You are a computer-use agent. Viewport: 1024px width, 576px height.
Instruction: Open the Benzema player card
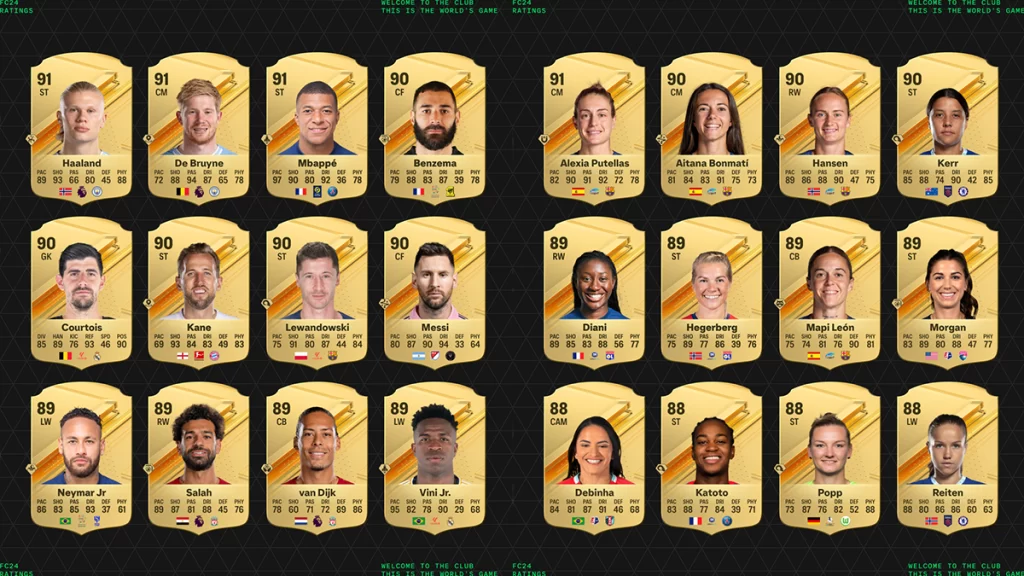pyautogui.click(x=435, y=130)
